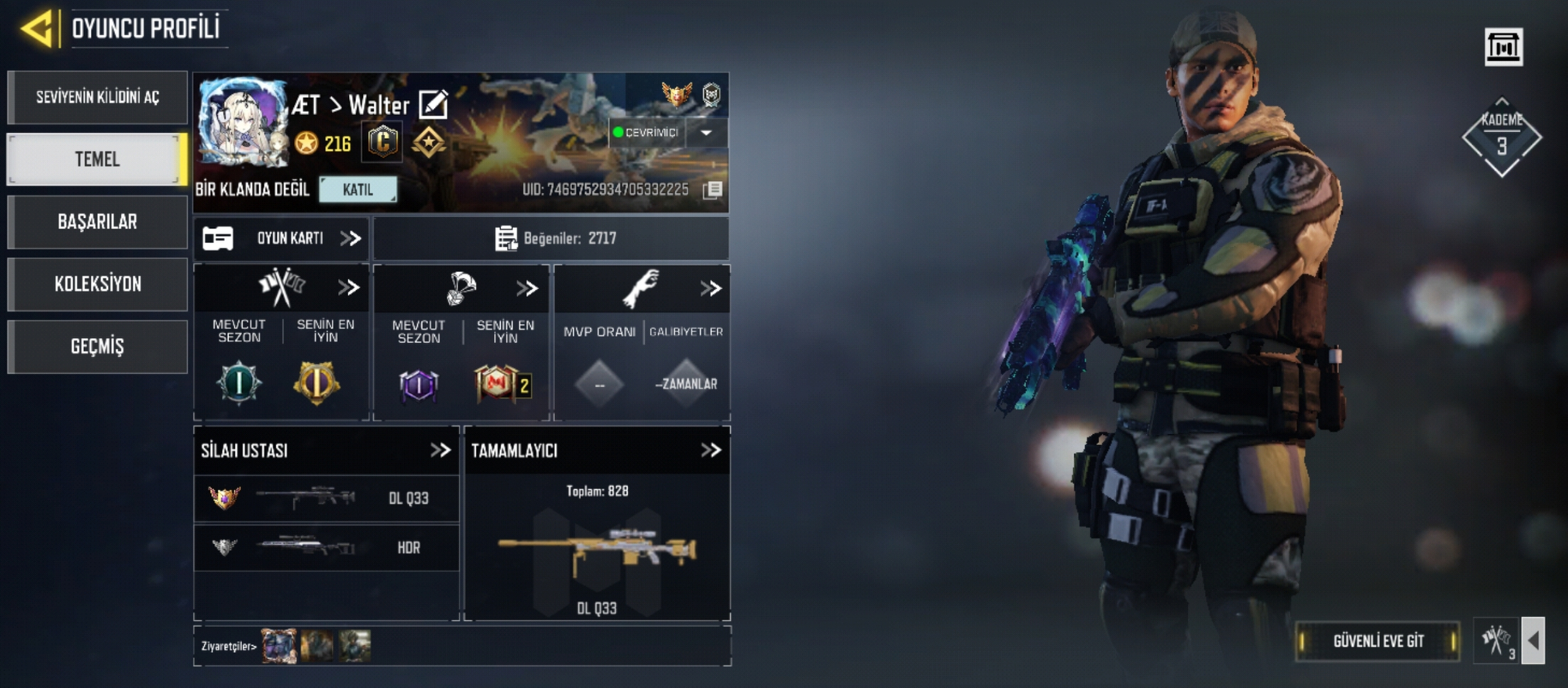Select the HDR weapon row
The height and width of the screenshot is (688, 1568).
pos(326,547)
